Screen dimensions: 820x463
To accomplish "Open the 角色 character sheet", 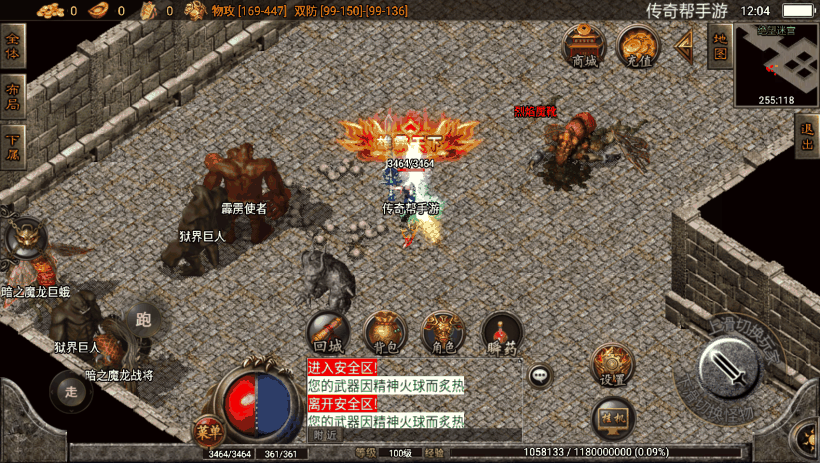I will (442, 333).
